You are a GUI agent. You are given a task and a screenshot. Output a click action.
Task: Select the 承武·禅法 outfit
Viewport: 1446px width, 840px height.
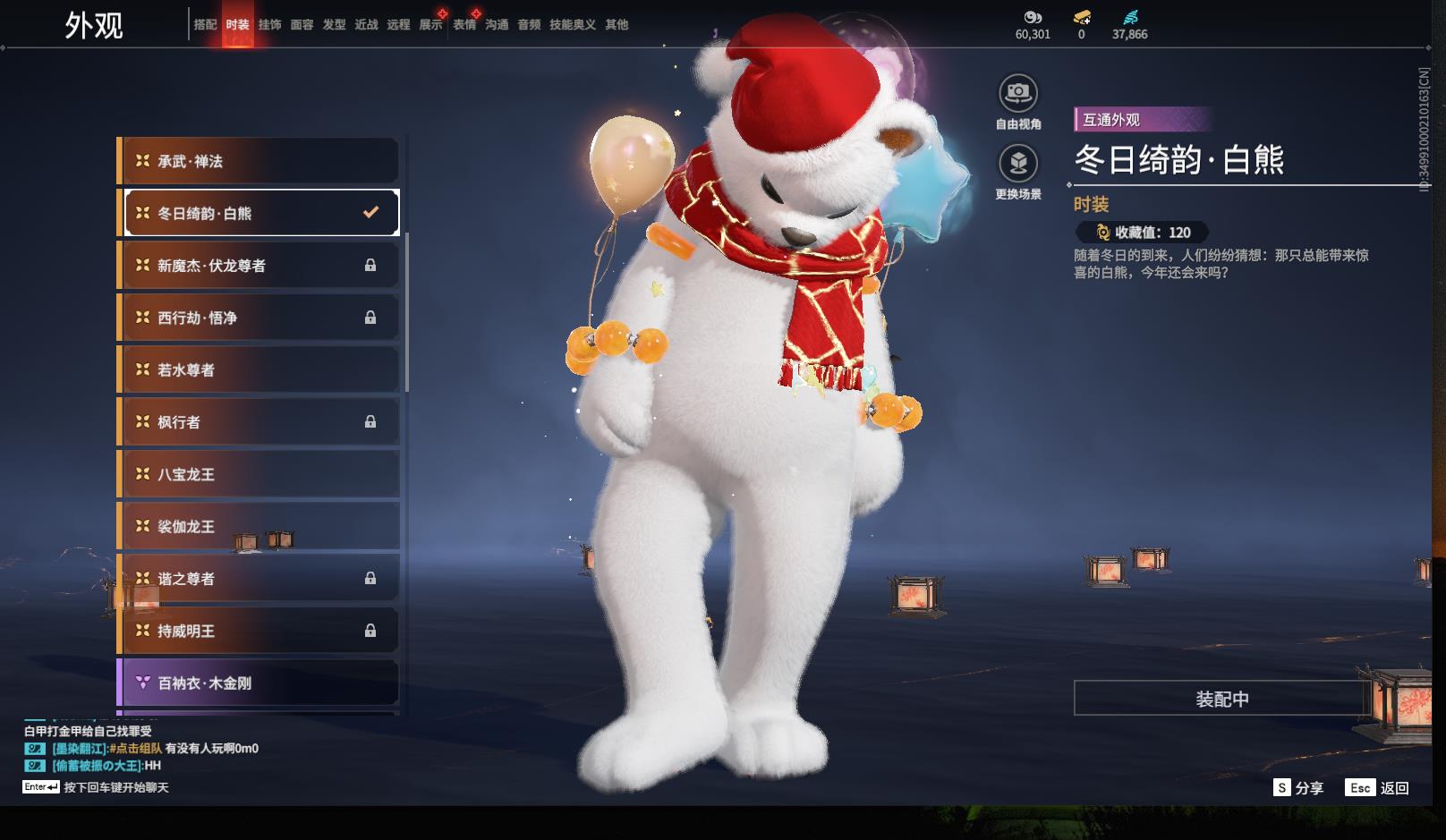point(259,161)
